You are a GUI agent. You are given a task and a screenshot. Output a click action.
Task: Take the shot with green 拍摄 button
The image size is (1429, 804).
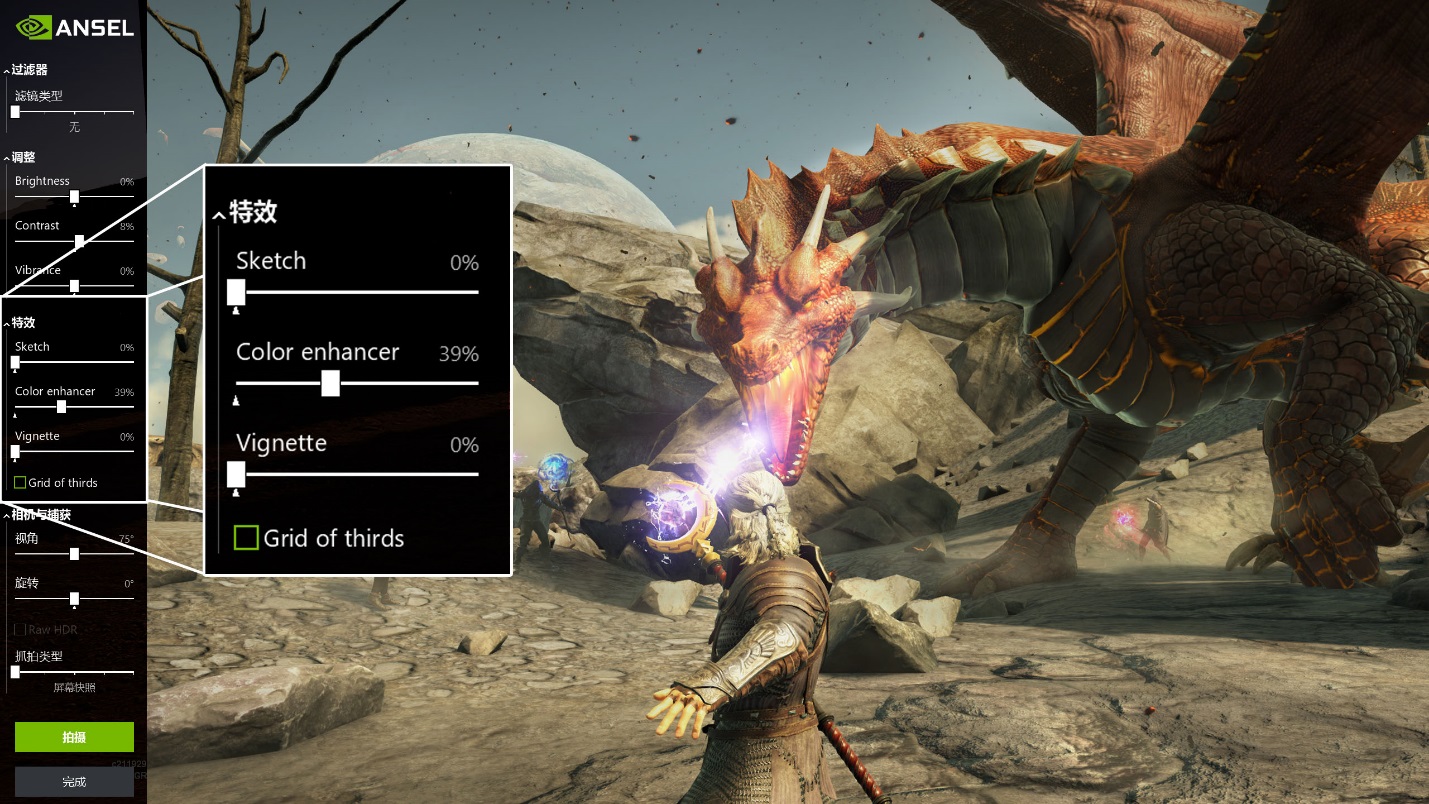74,737
